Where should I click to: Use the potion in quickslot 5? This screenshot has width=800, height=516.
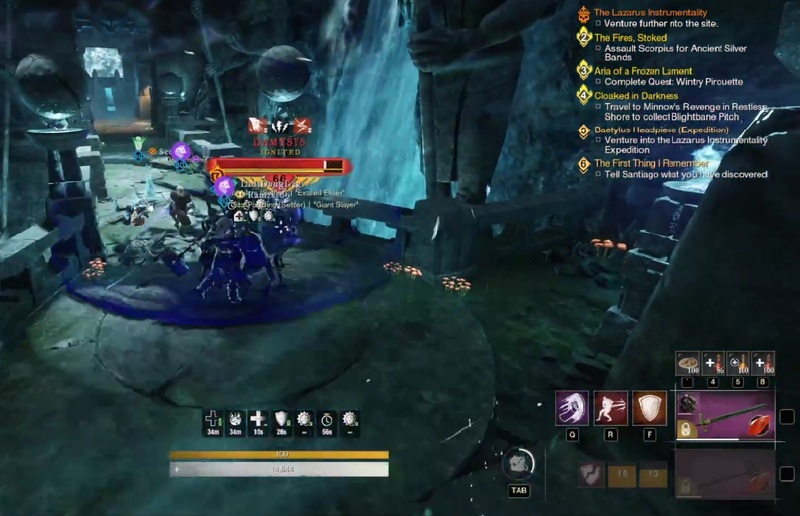737,363
